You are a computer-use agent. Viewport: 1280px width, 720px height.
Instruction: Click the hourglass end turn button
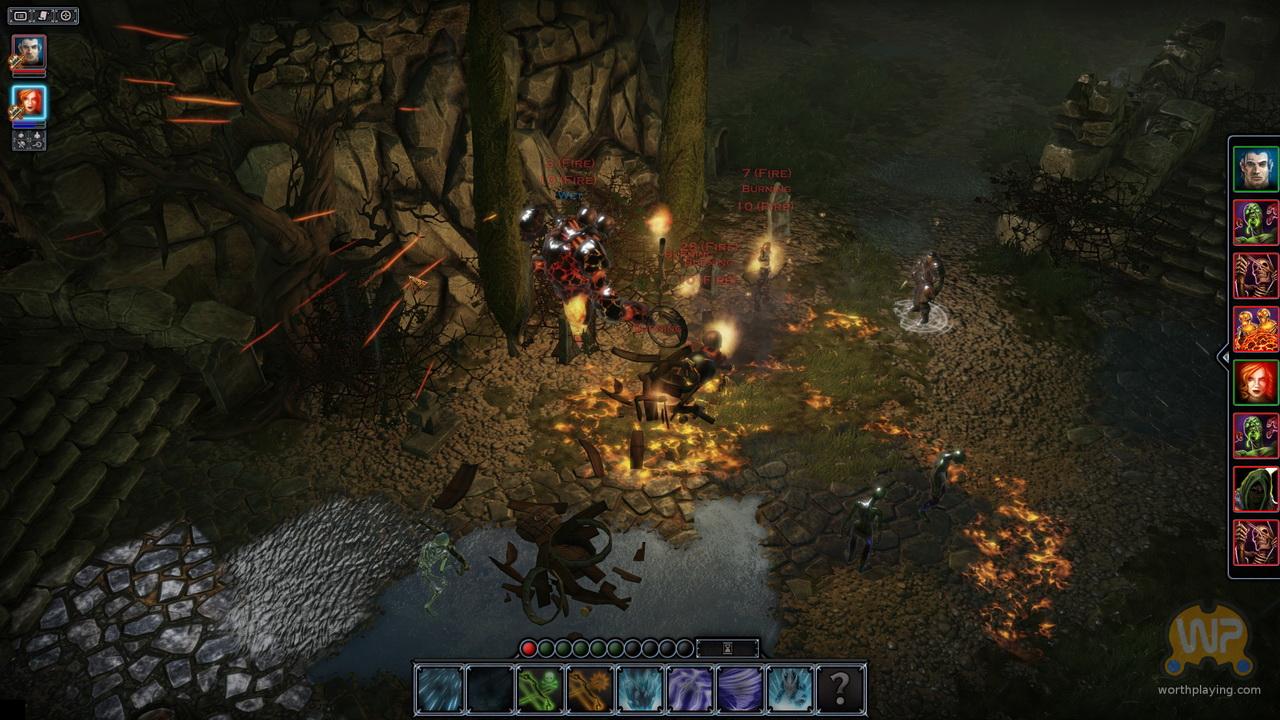pos(727,648)
